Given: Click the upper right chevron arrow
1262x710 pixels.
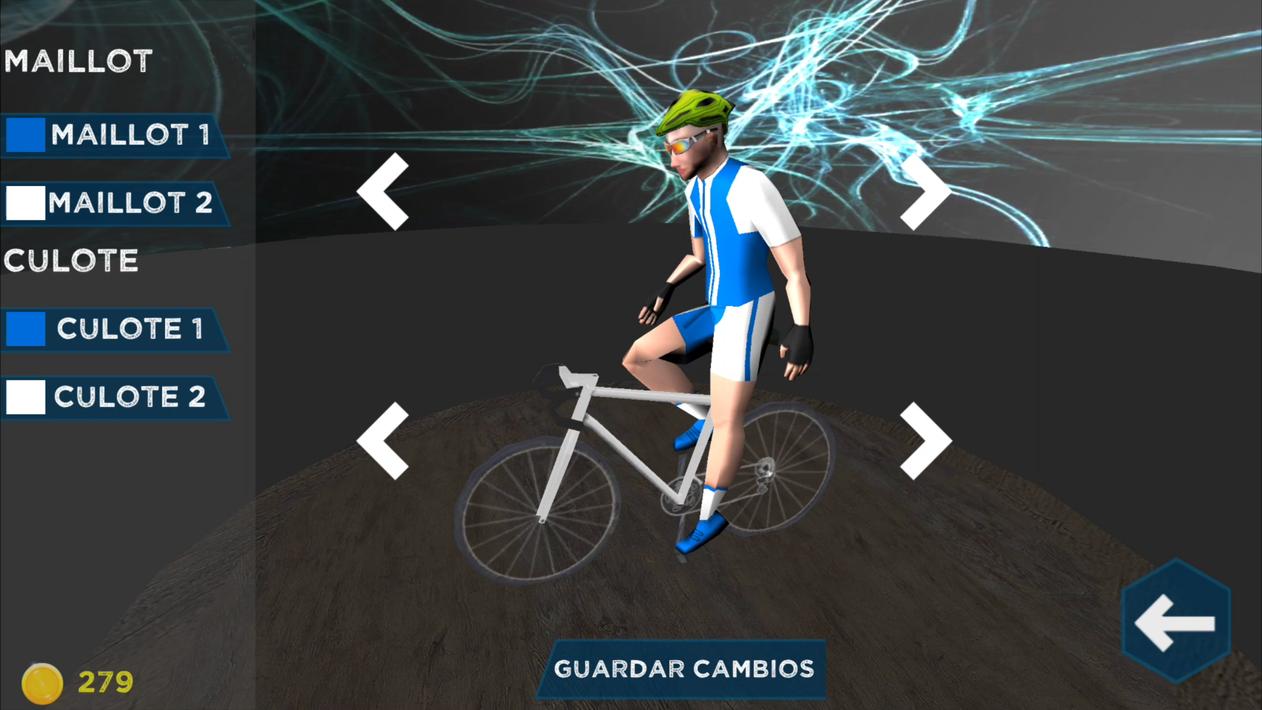Looking at the screenshot, I should (924, 191).
